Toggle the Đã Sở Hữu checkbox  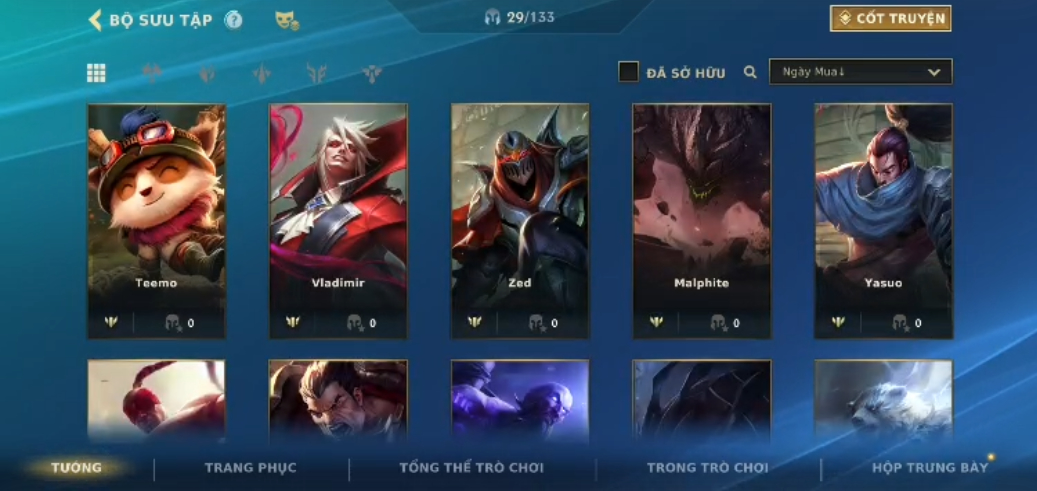point(628,72)
